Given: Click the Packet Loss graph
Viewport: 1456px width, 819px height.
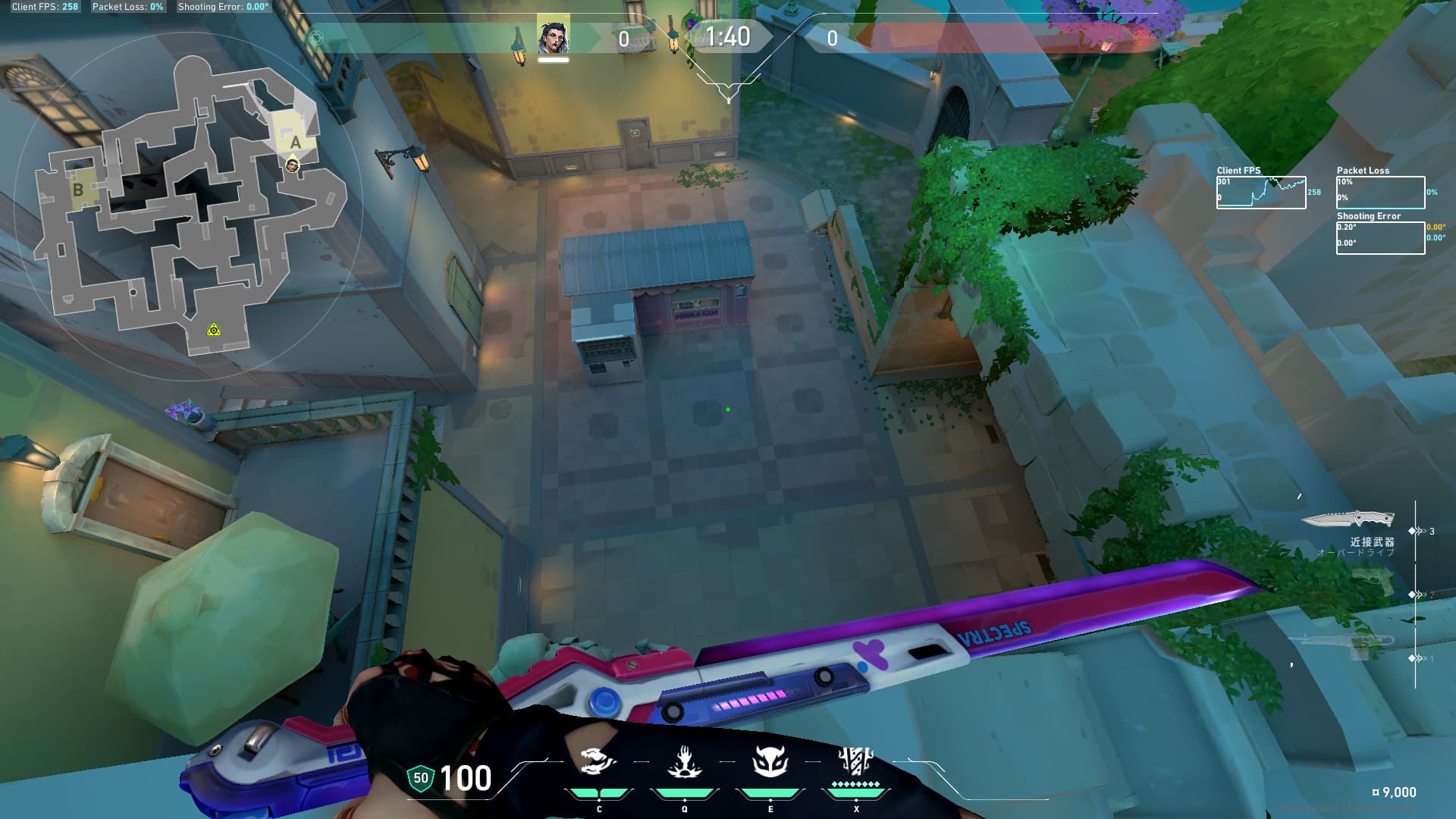Looking at the screenshot, I should point(1380,193).
